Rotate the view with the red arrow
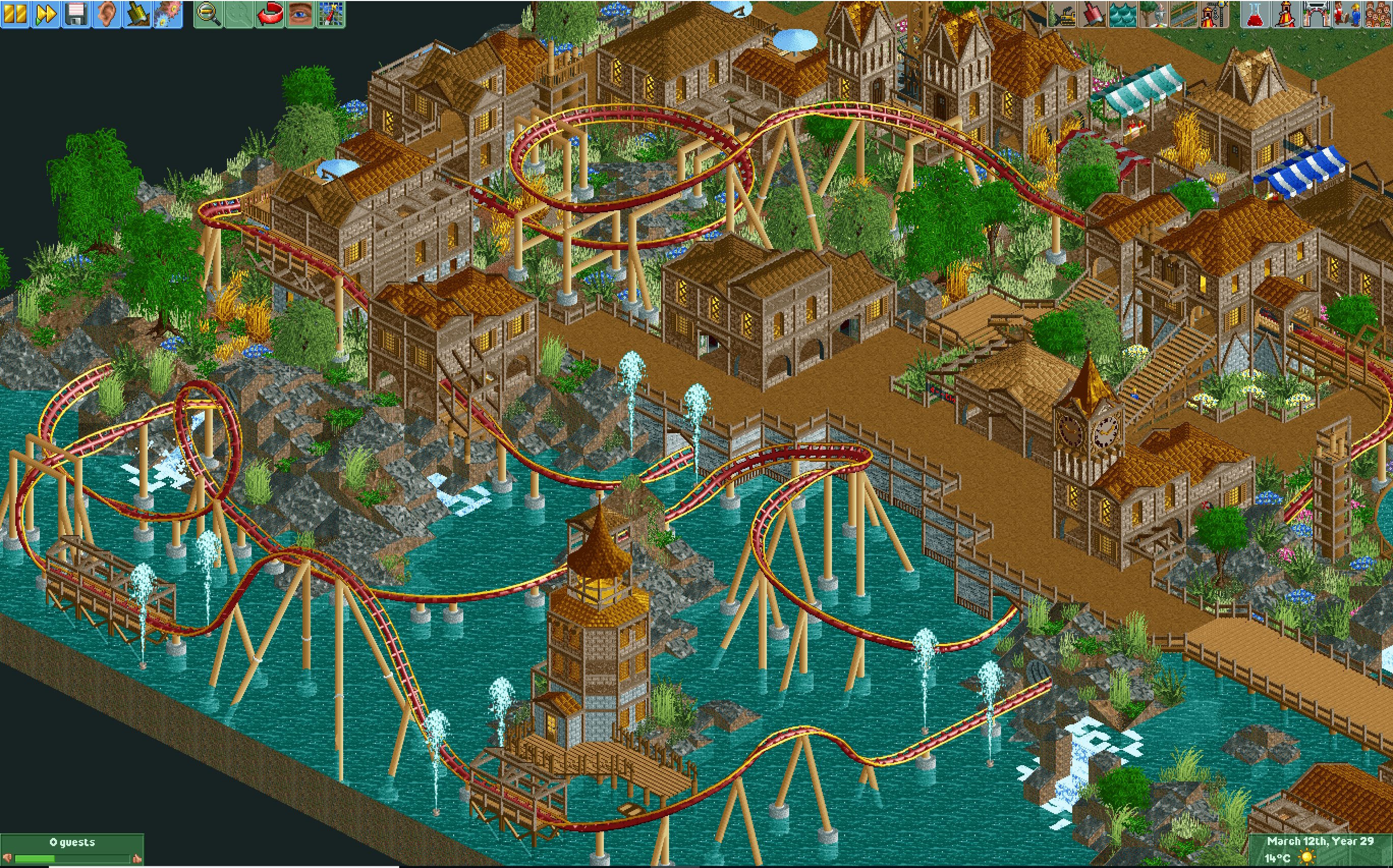 pyautogui.click(x=270, y=14)
